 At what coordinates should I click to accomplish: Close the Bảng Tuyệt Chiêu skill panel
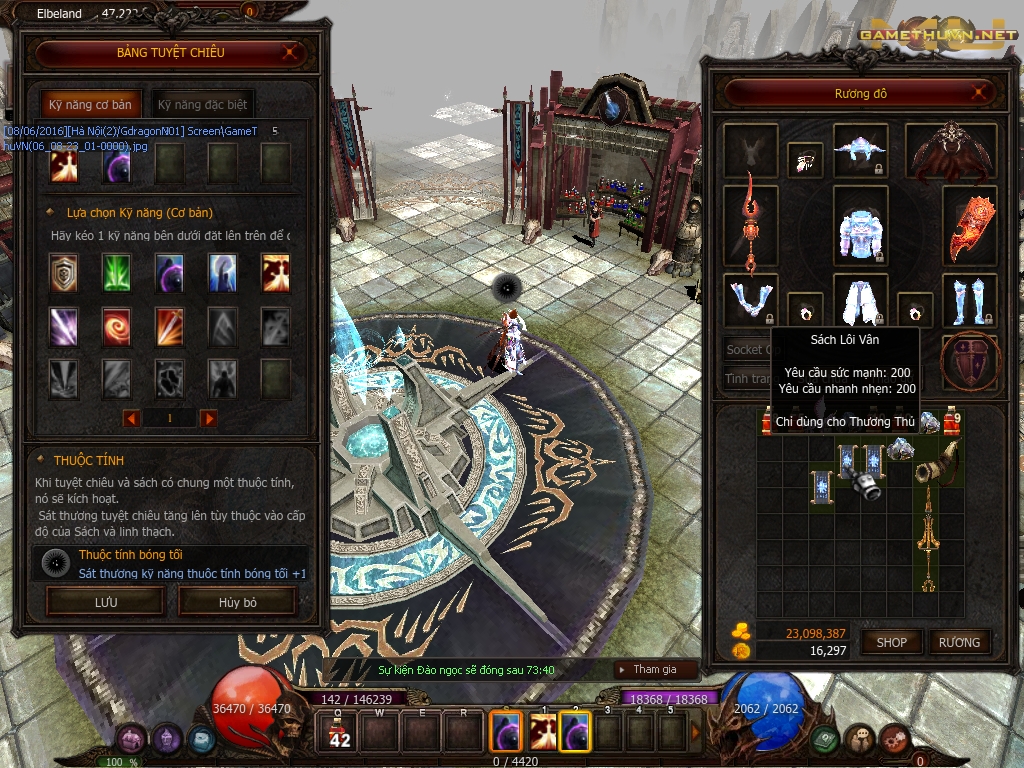click(x=290, y=53)
